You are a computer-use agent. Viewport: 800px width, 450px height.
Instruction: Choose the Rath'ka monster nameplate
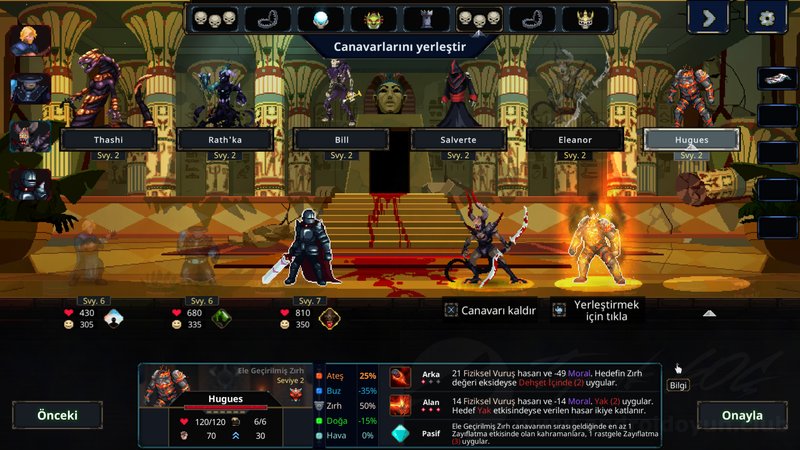coord(225,140)
